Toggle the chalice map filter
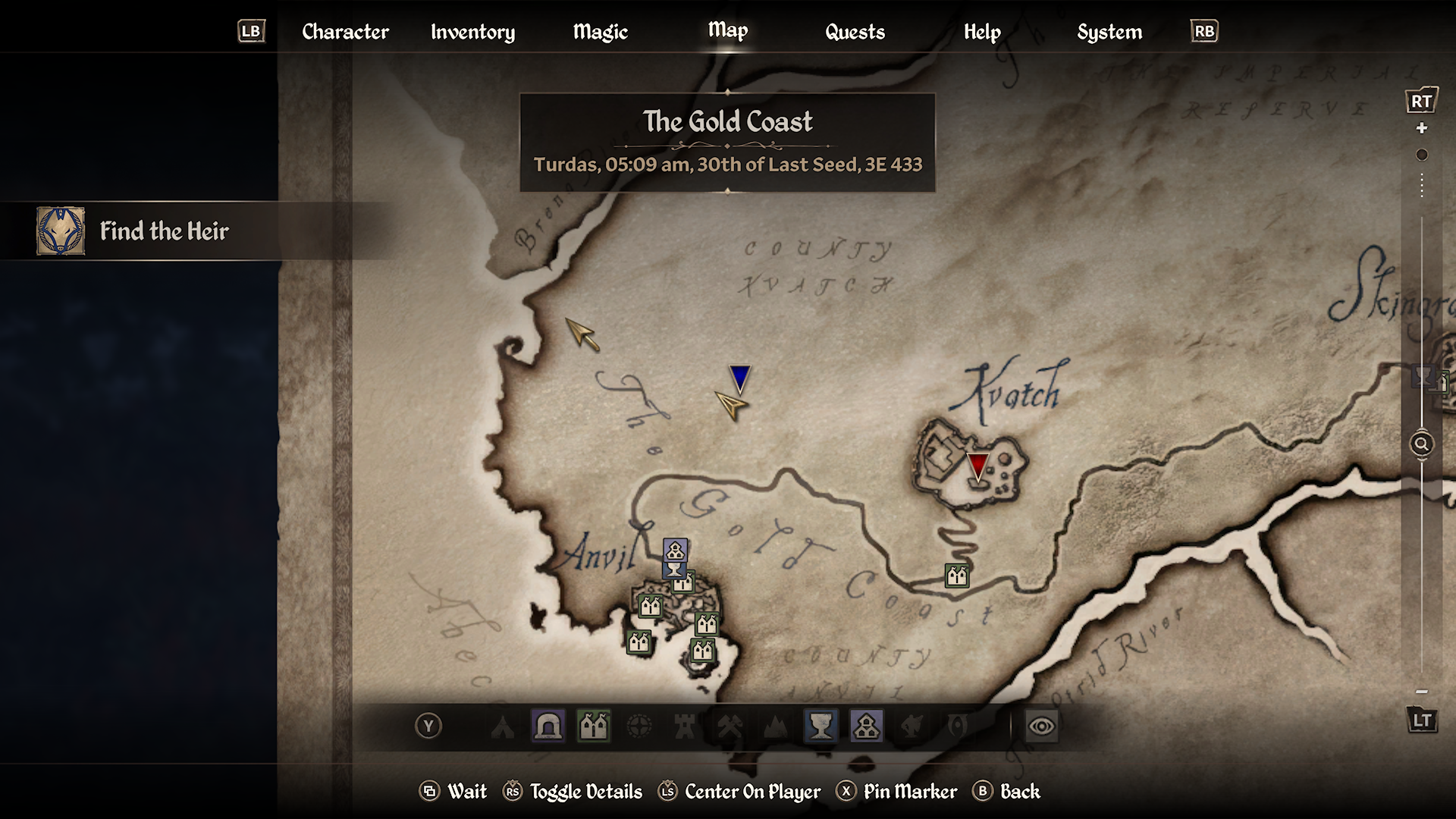 pyautogui.click(x=821, y=726)
